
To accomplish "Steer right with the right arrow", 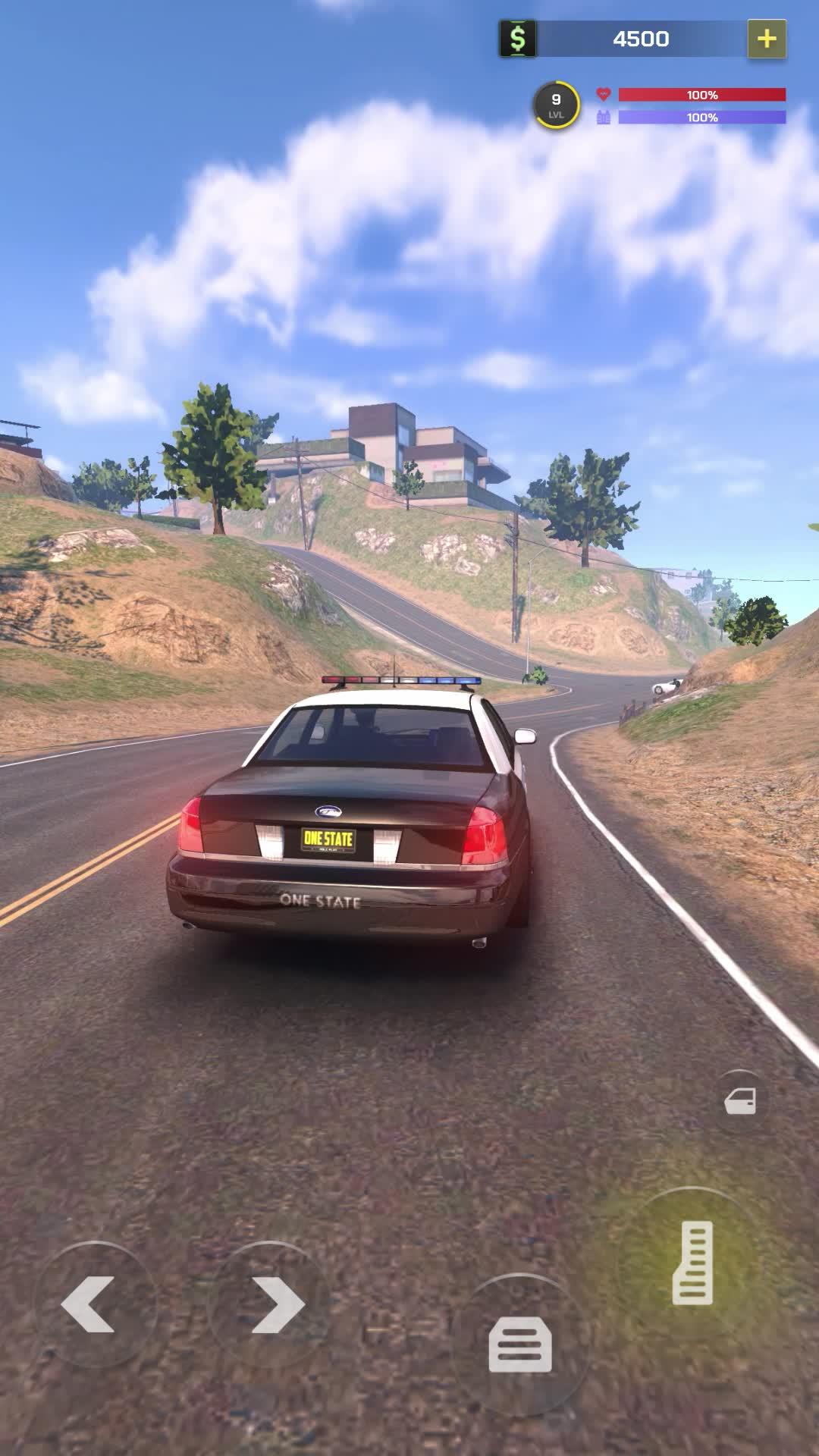I will tap(276, 1304).
